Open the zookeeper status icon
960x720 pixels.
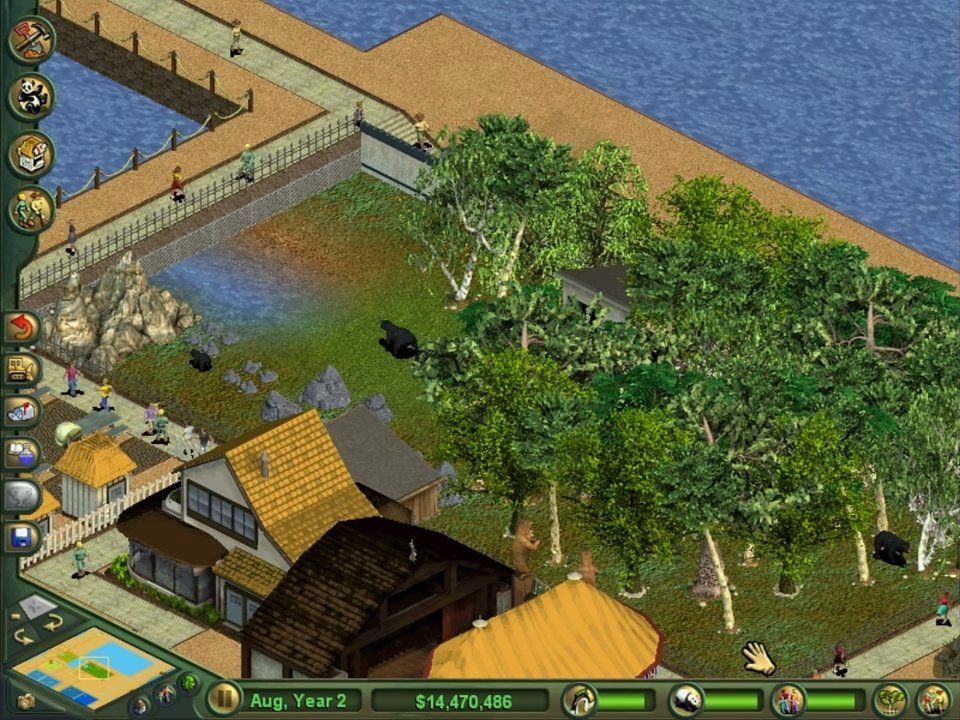pos(578,699)
